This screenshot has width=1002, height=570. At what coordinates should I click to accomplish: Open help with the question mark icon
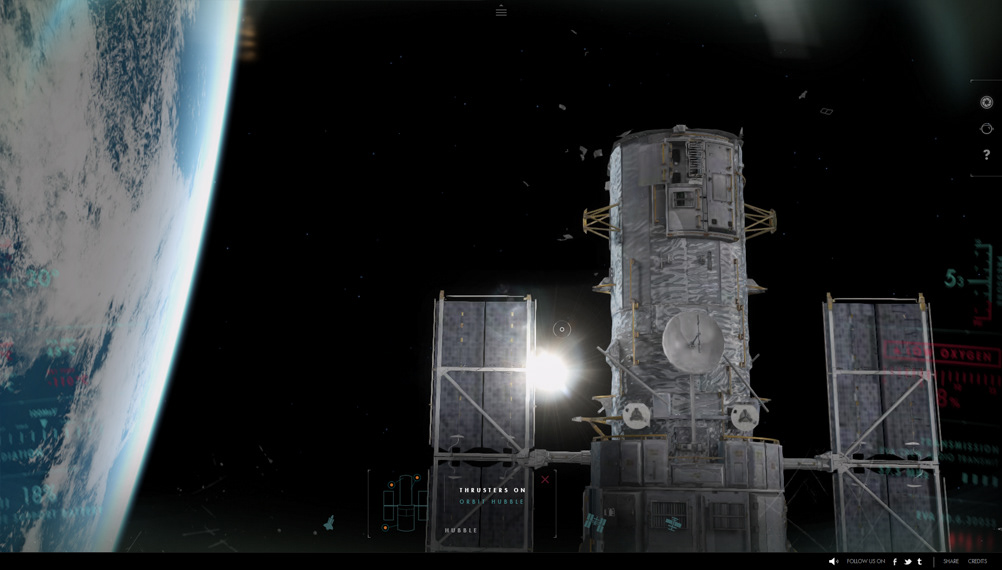click(986, 155)
